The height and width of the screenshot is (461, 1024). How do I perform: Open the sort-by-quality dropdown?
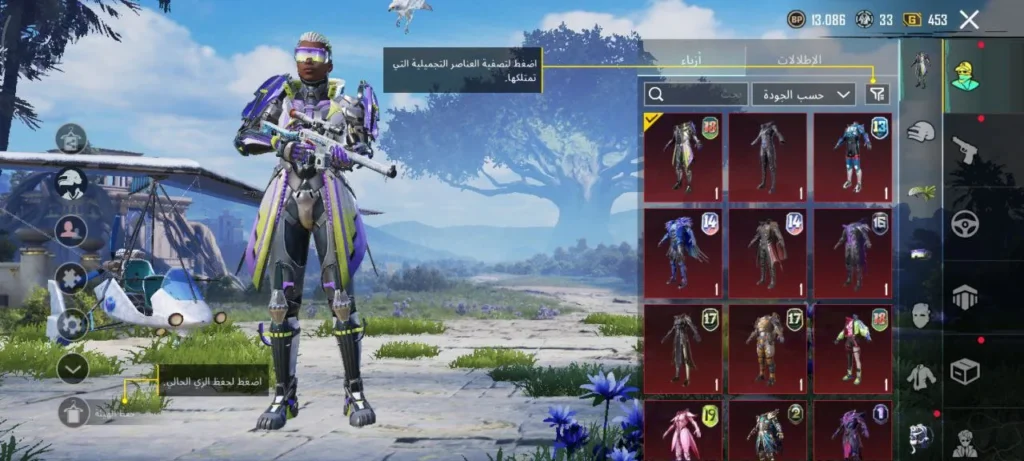803,94
